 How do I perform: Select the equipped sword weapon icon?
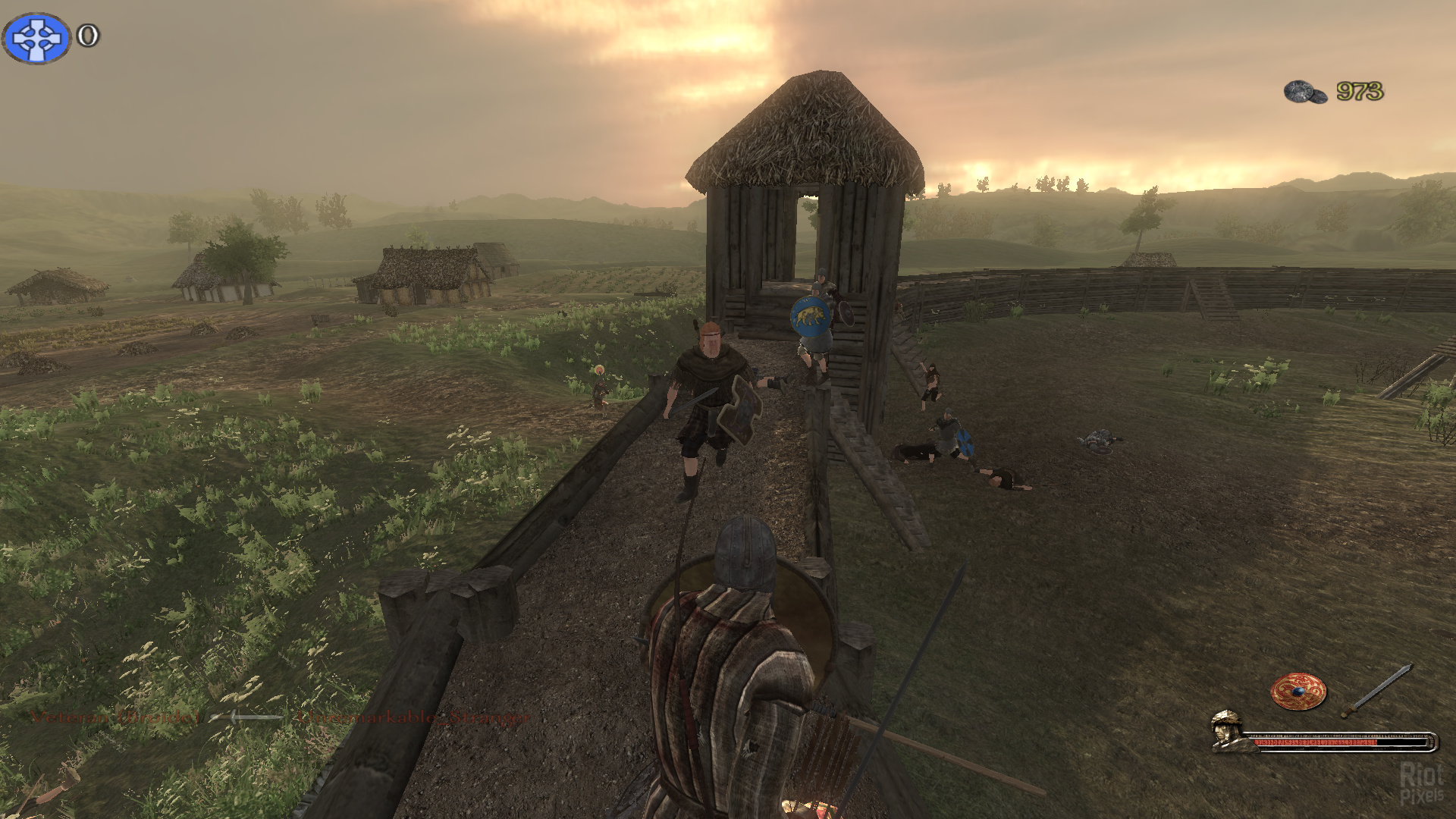pyautogui.click(x=1376, y=691)
